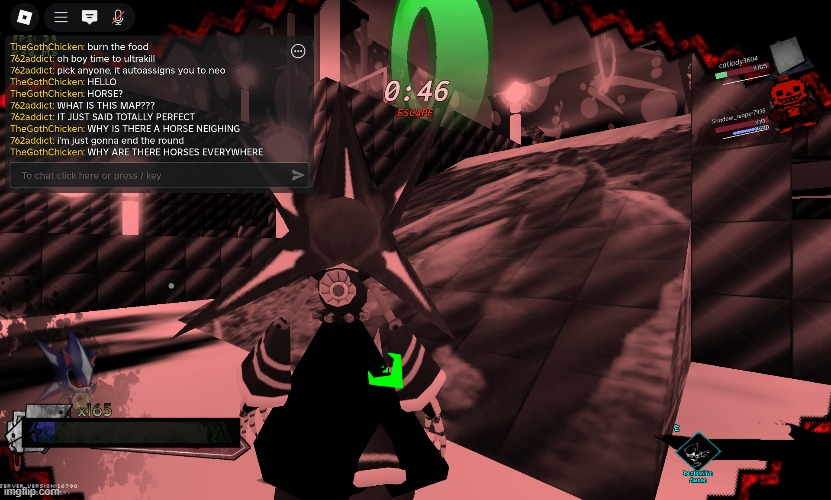Viewport: 831px width, 500px height.
Task: Select the top player's portrait in the list
Action: click(x=784, y=53)
